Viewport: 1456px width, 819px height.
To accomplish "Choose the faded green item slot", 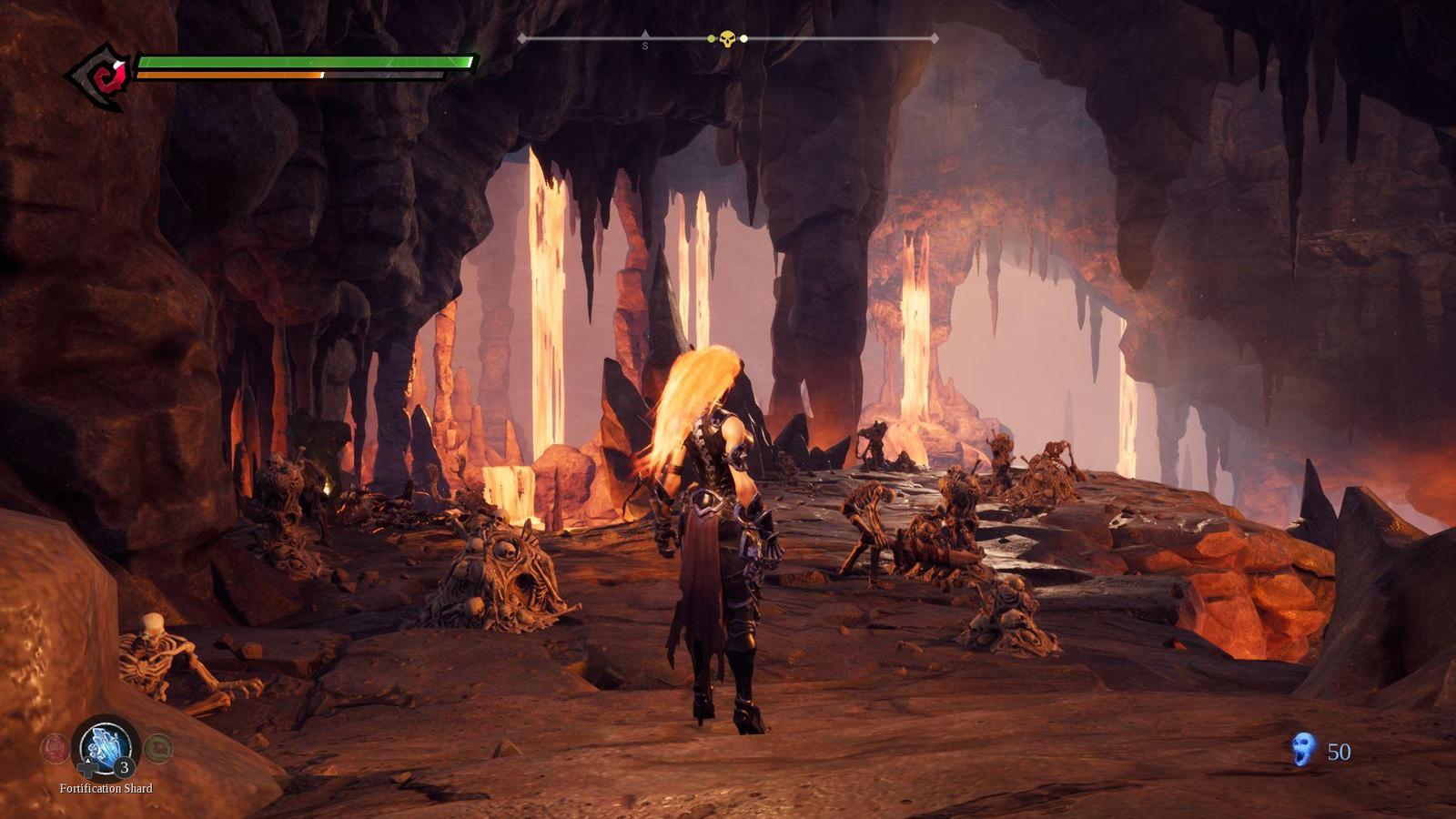I will click(x=158, y=748).
